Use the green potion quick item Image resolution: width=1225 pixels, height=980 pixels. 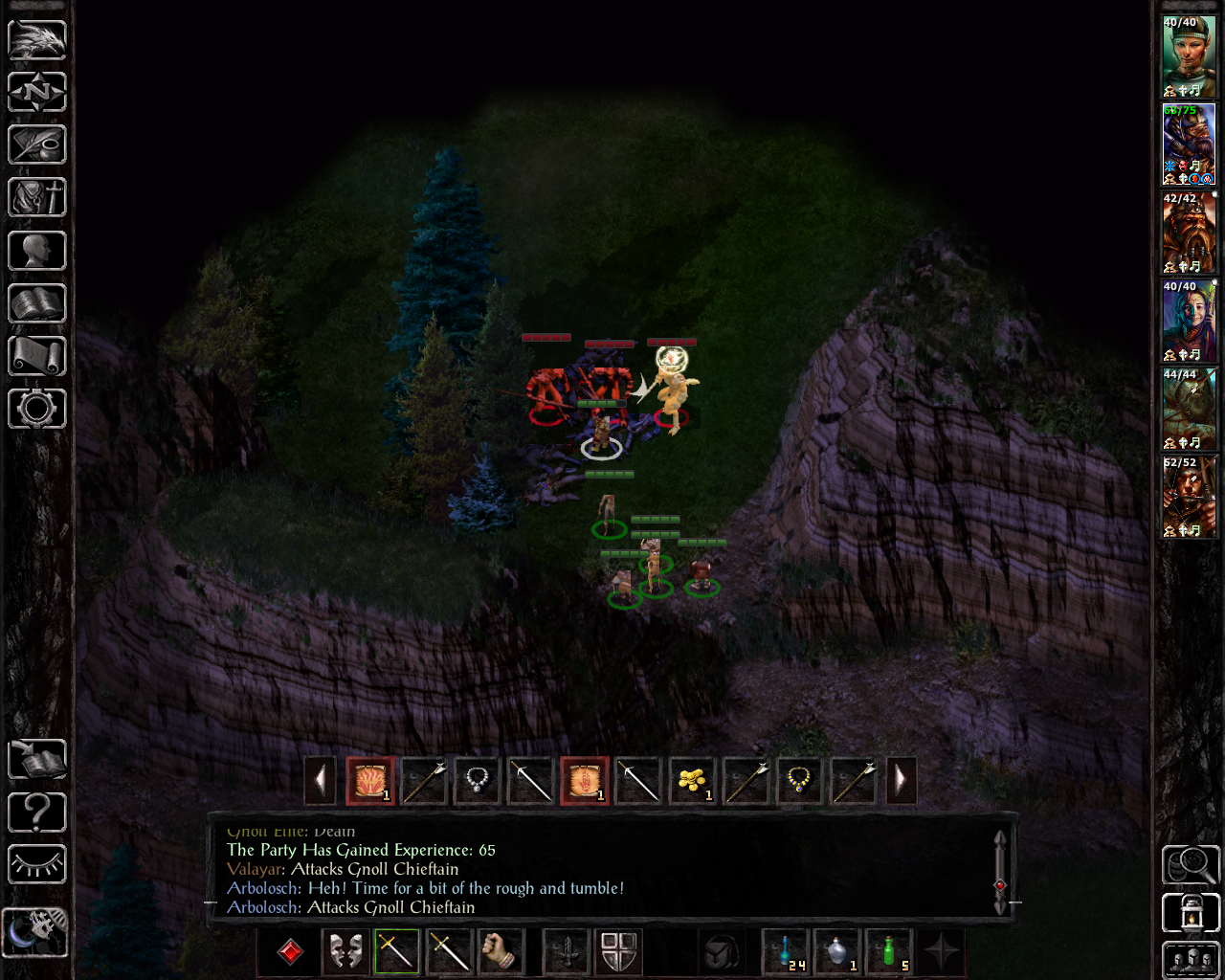pos(890,951)
